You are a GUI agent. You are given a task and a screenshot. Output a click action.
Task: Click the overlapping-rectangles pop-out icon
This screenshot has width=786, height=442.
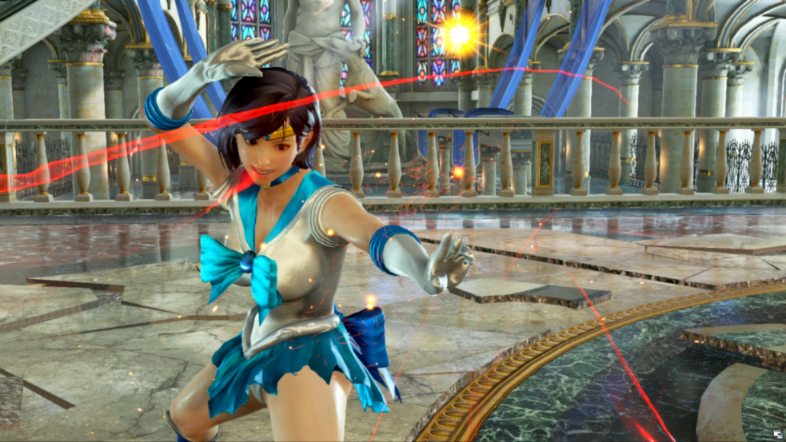pyautogui.click(x=776, y=433)
